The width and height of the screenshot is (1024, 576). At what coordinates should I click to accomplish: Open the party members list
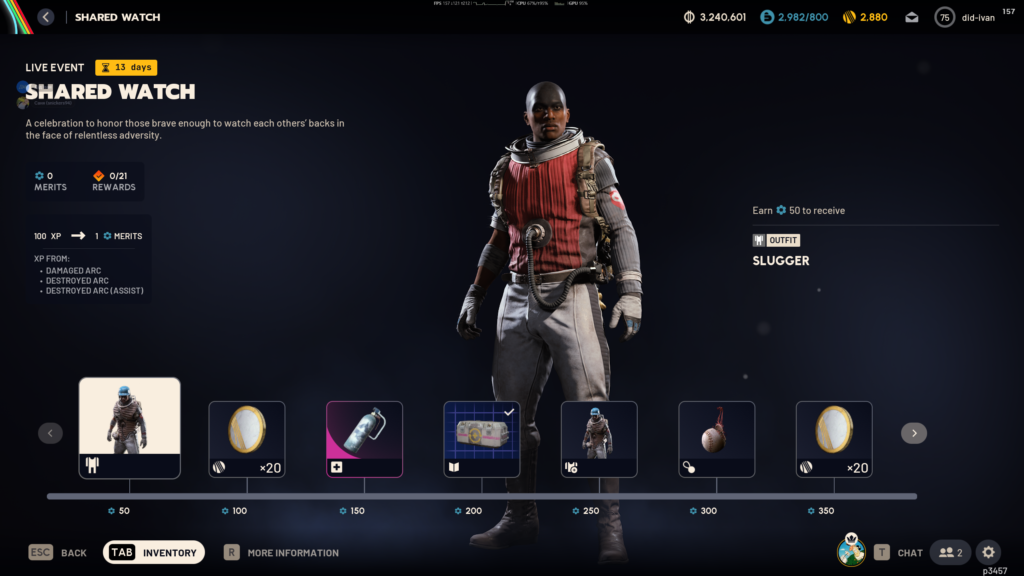coord(950,552)
